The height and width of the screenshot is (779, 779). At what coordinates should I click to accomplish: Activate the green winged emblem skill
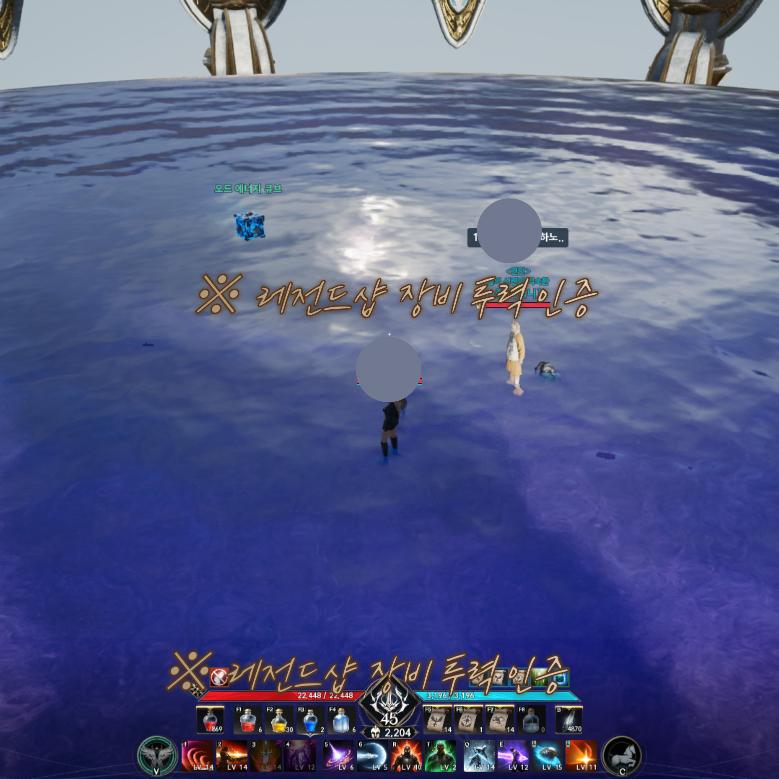click(157, 755)
